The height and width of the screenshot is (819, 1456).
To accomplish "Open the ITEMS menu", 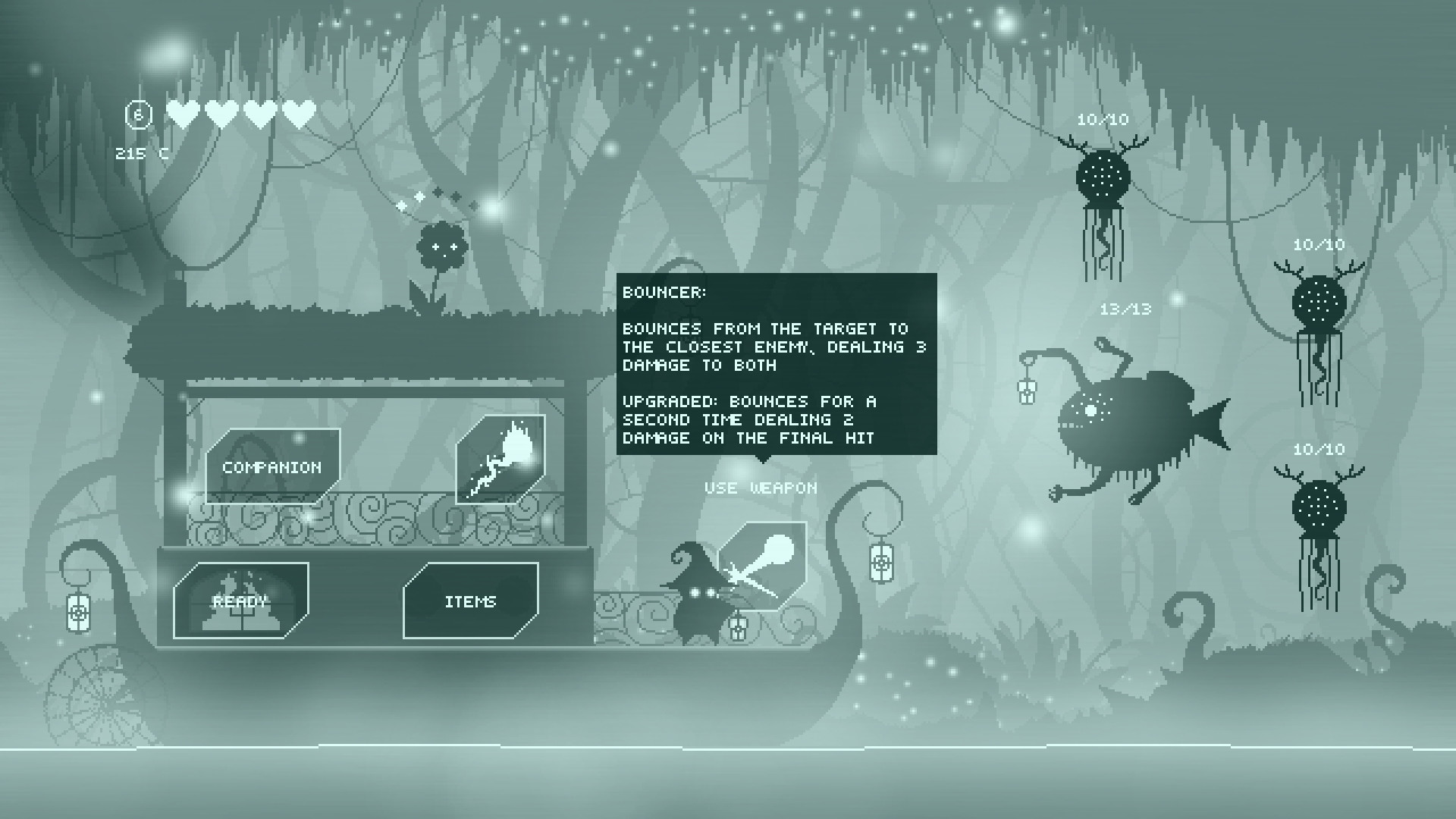I will tap(470, 601).
